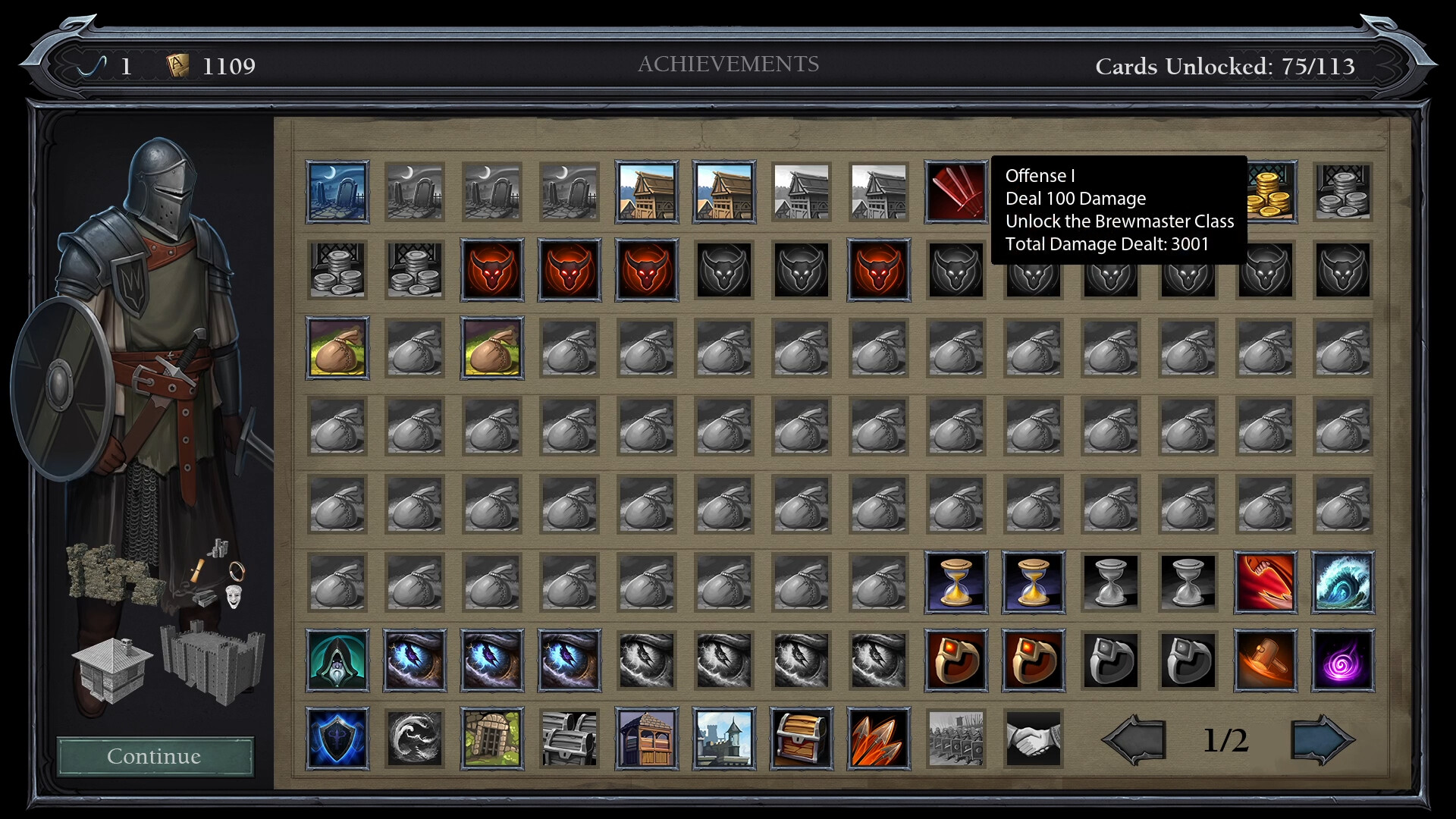Select a red gem ring achievement icon
1456x819 pixels.
[x=956, y=660]
